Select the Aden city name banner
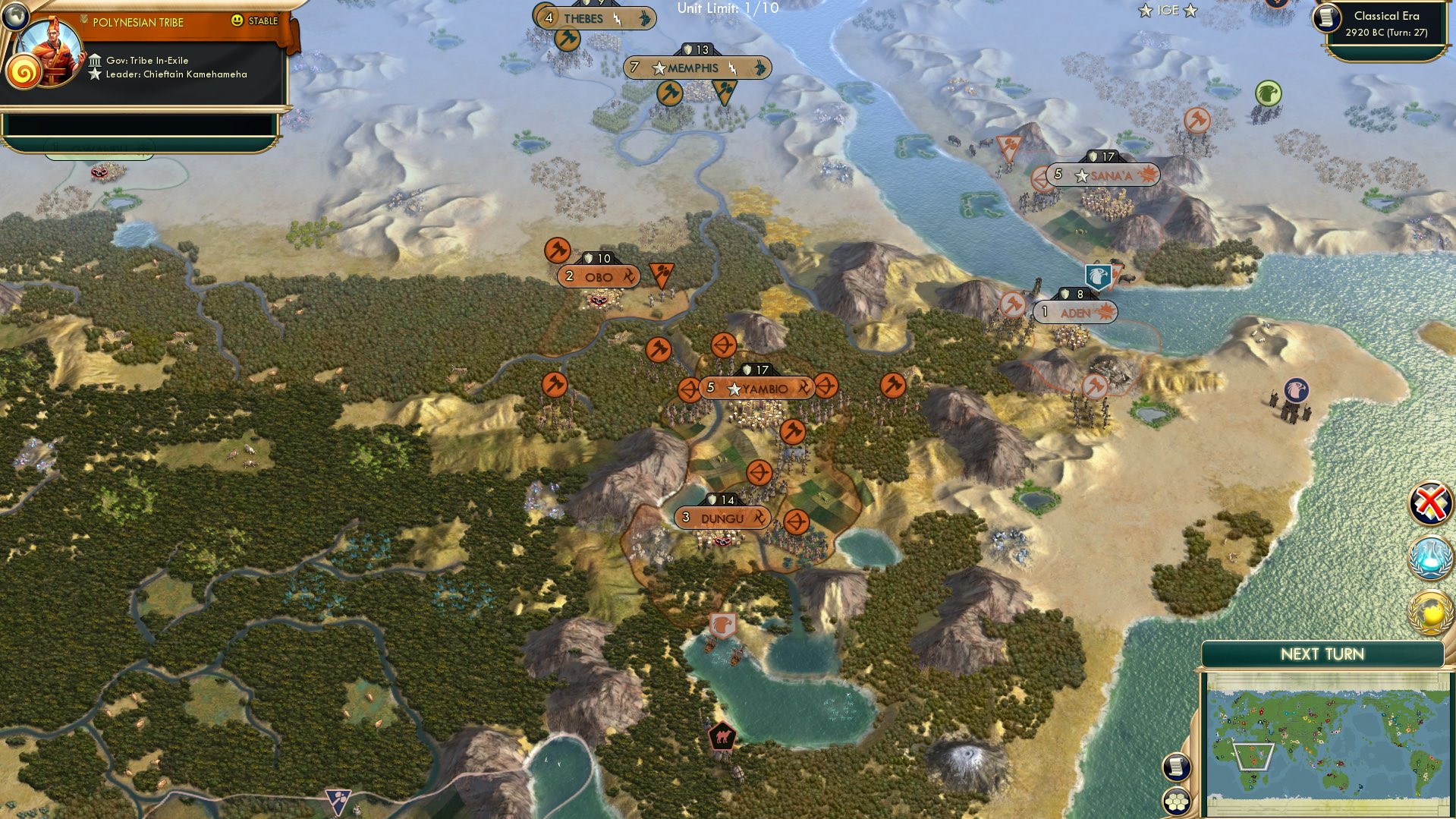Viewport: 1456px width, 819px height. (x=1074, y=311)
